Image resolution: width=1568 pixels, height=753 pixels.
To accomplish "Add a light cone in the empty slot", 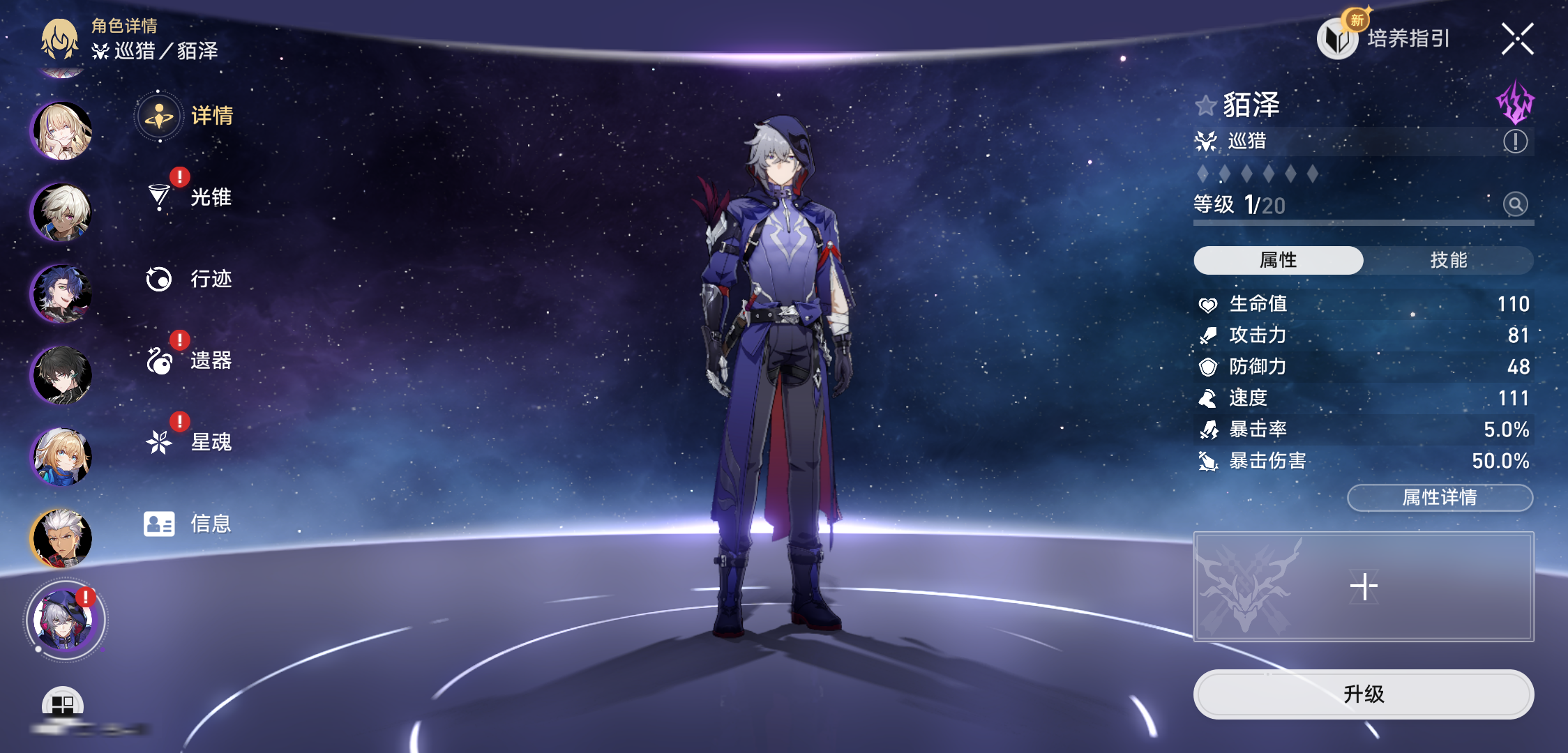I will [x=1363, y=586].
